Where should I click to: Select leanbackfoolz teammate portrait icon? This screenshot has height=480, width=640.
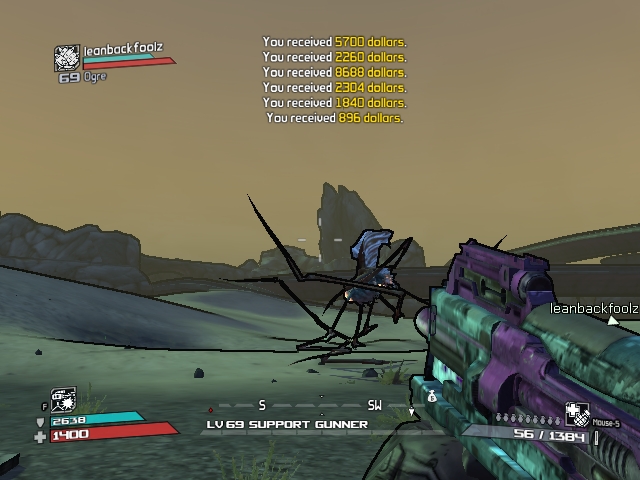[x=66, y=58]
